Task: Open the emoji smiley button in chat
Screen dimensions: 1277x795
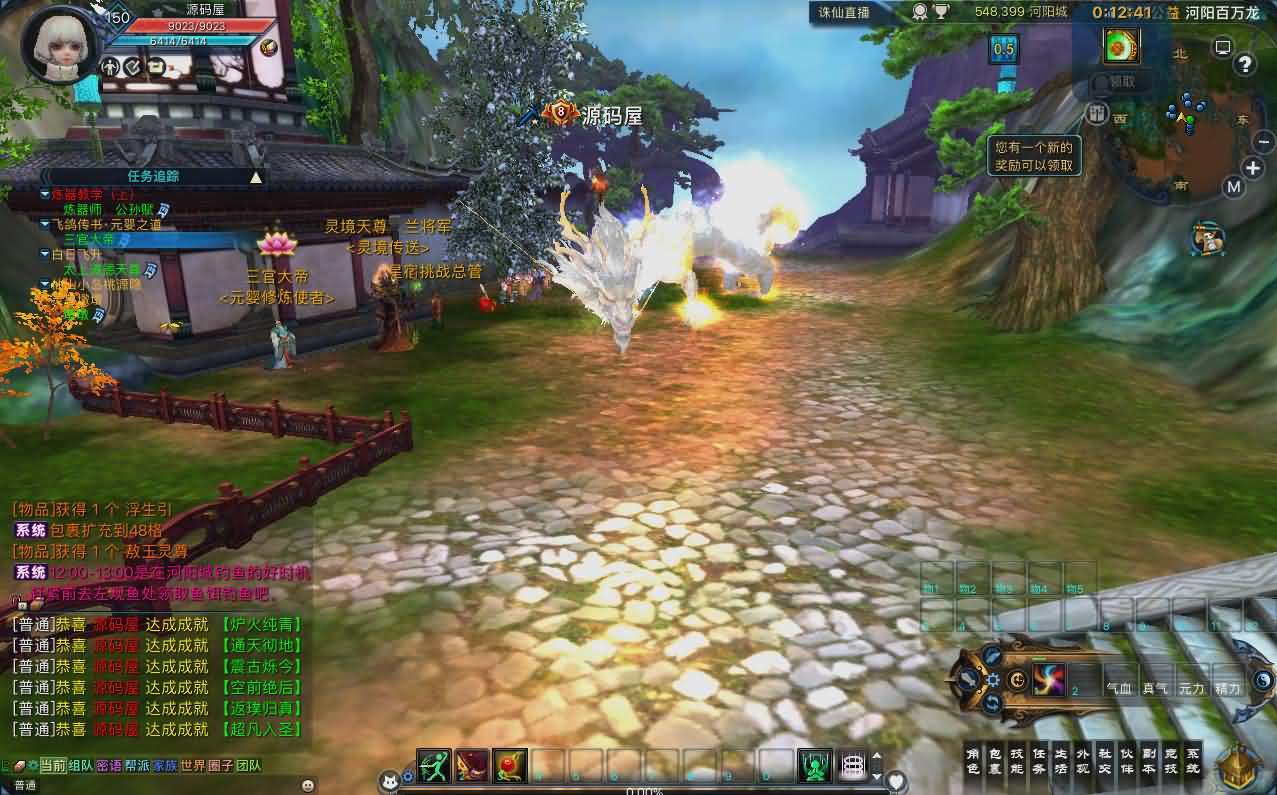Action: point(307,785)
